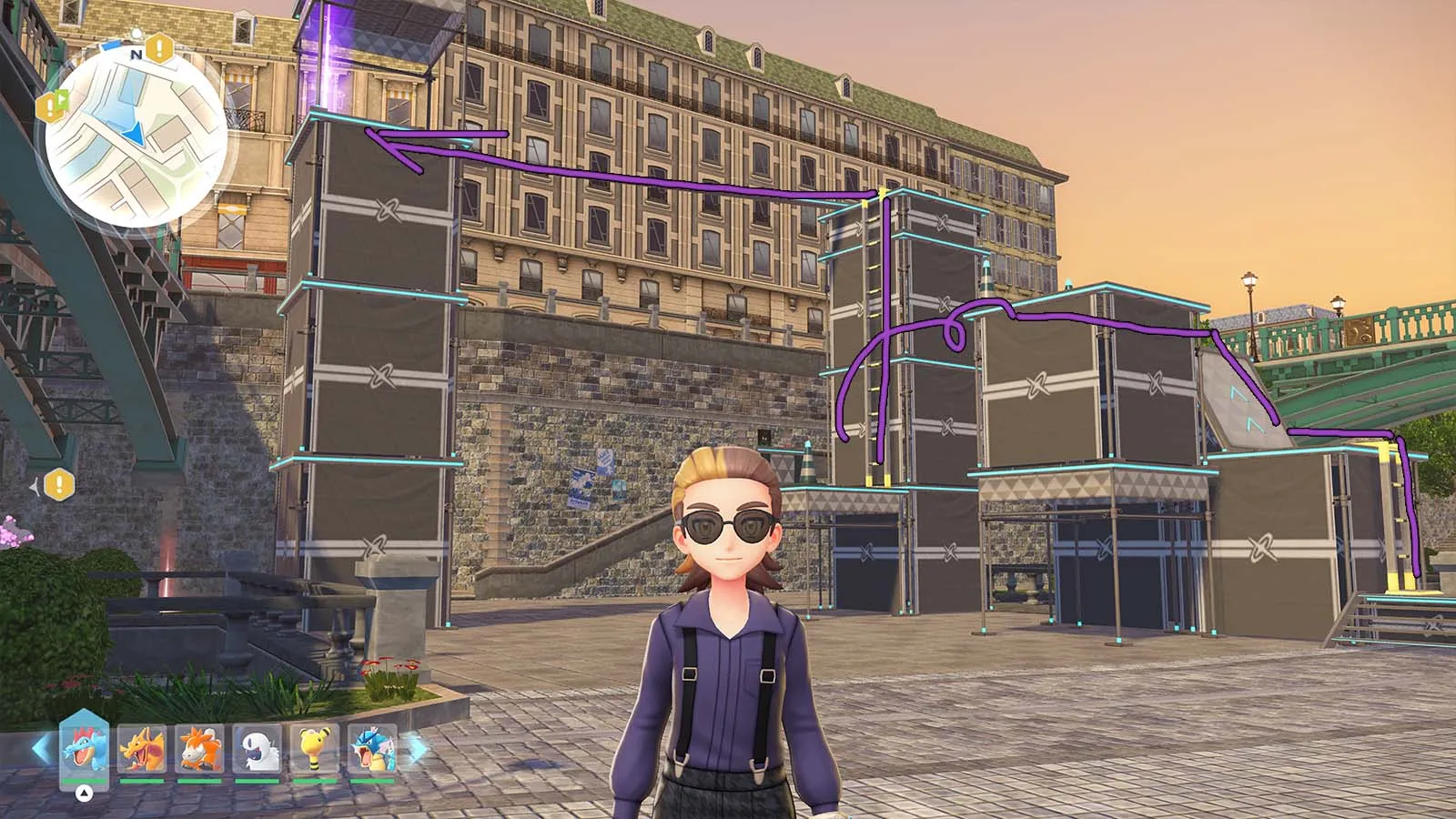The height and width of the screenshot is (819, 1456).
Task: Choose Charizard from the party bar
Action: click(142, 748)
